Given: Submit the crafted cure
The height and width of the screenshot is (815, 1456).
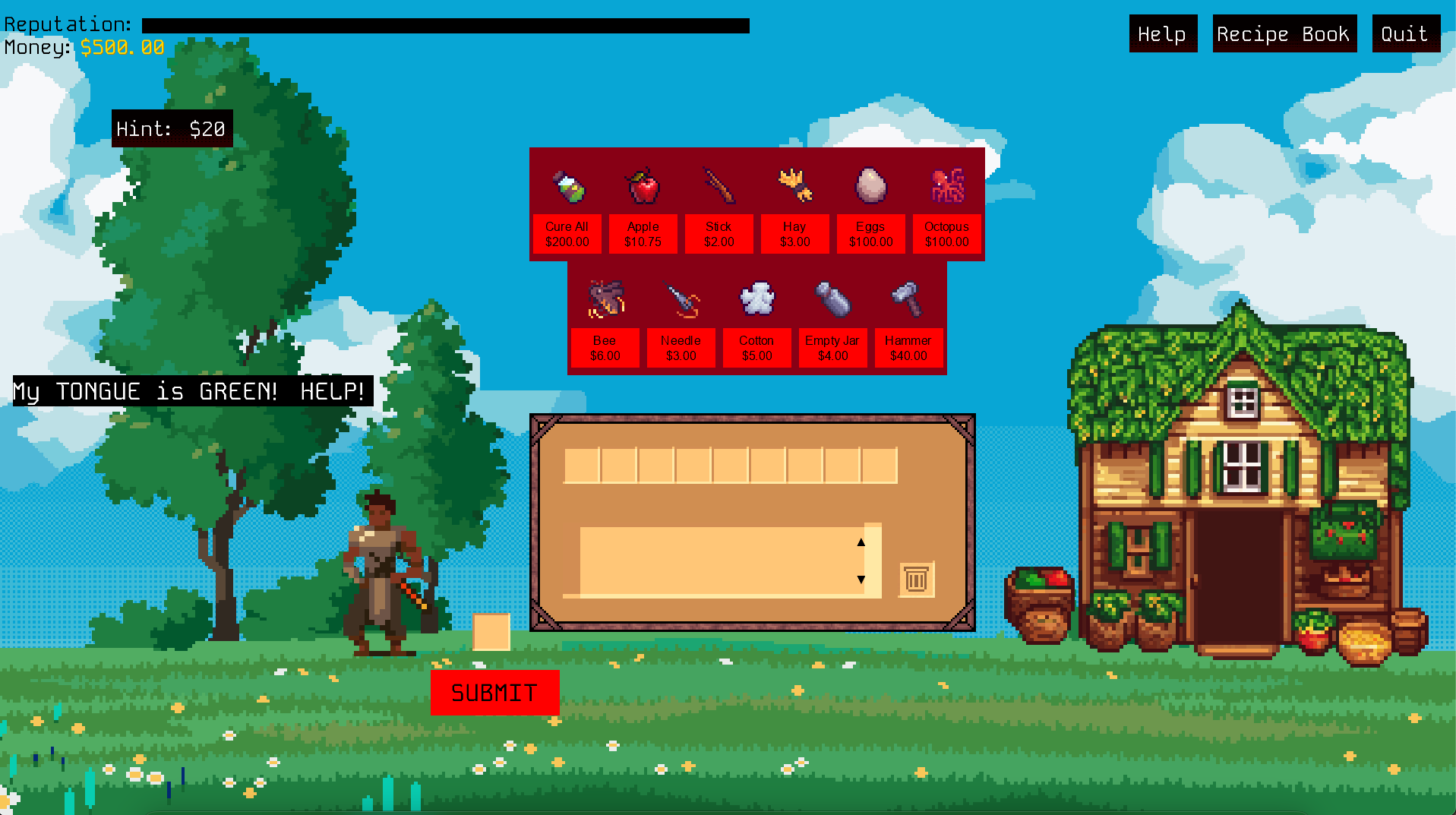Looking at the screenshot, I should [494, 692].
